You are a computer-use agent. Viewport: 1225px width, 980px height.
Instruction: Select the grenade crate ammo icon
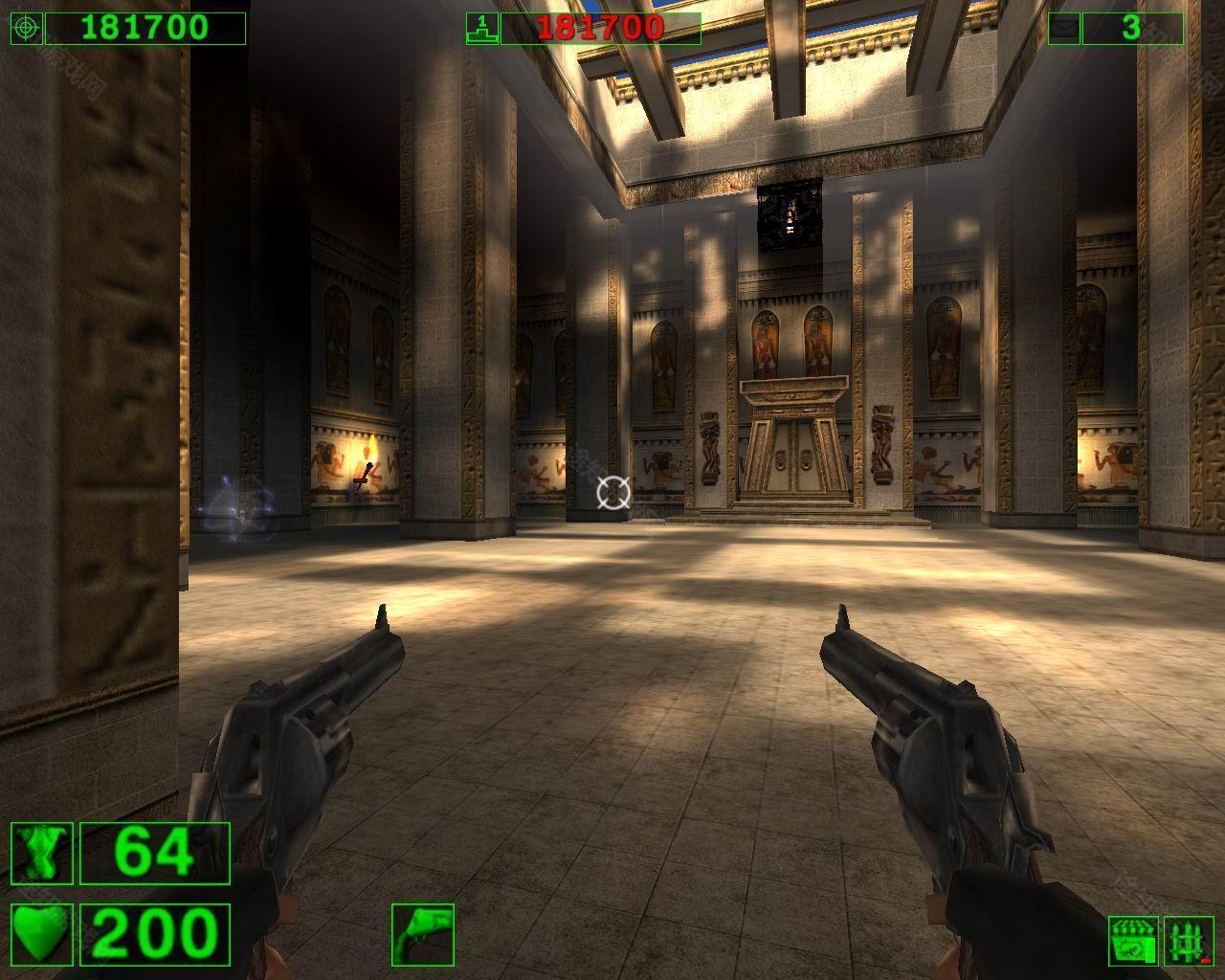click(1133, 941)
